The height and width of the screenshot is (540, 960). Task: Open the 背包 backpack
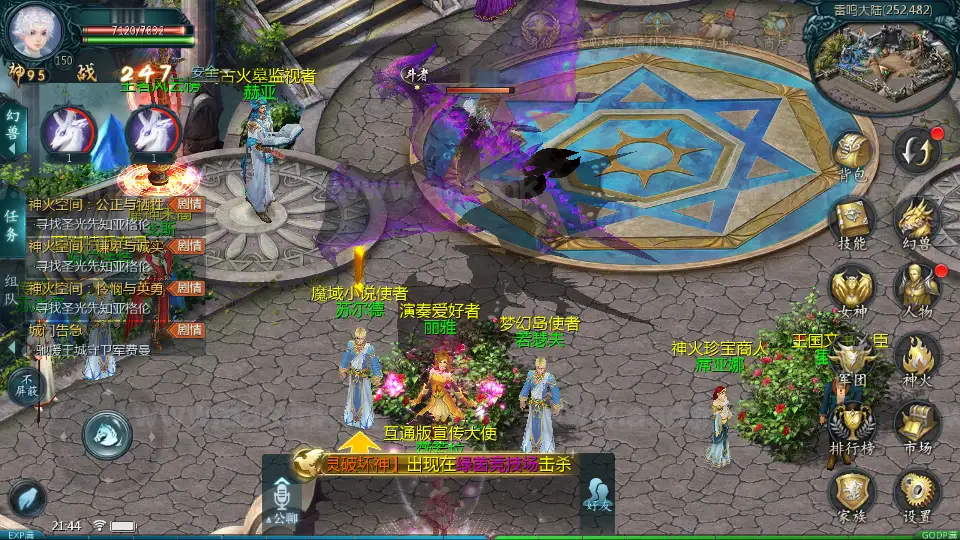click(x=851, y=155)
